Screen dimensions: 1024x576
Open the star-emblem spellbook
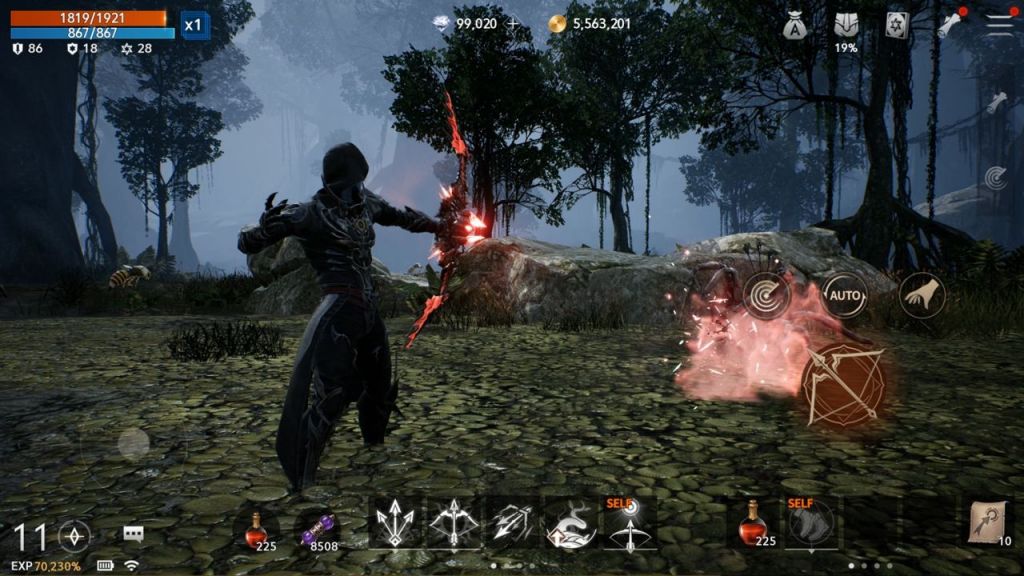[897, 25]
